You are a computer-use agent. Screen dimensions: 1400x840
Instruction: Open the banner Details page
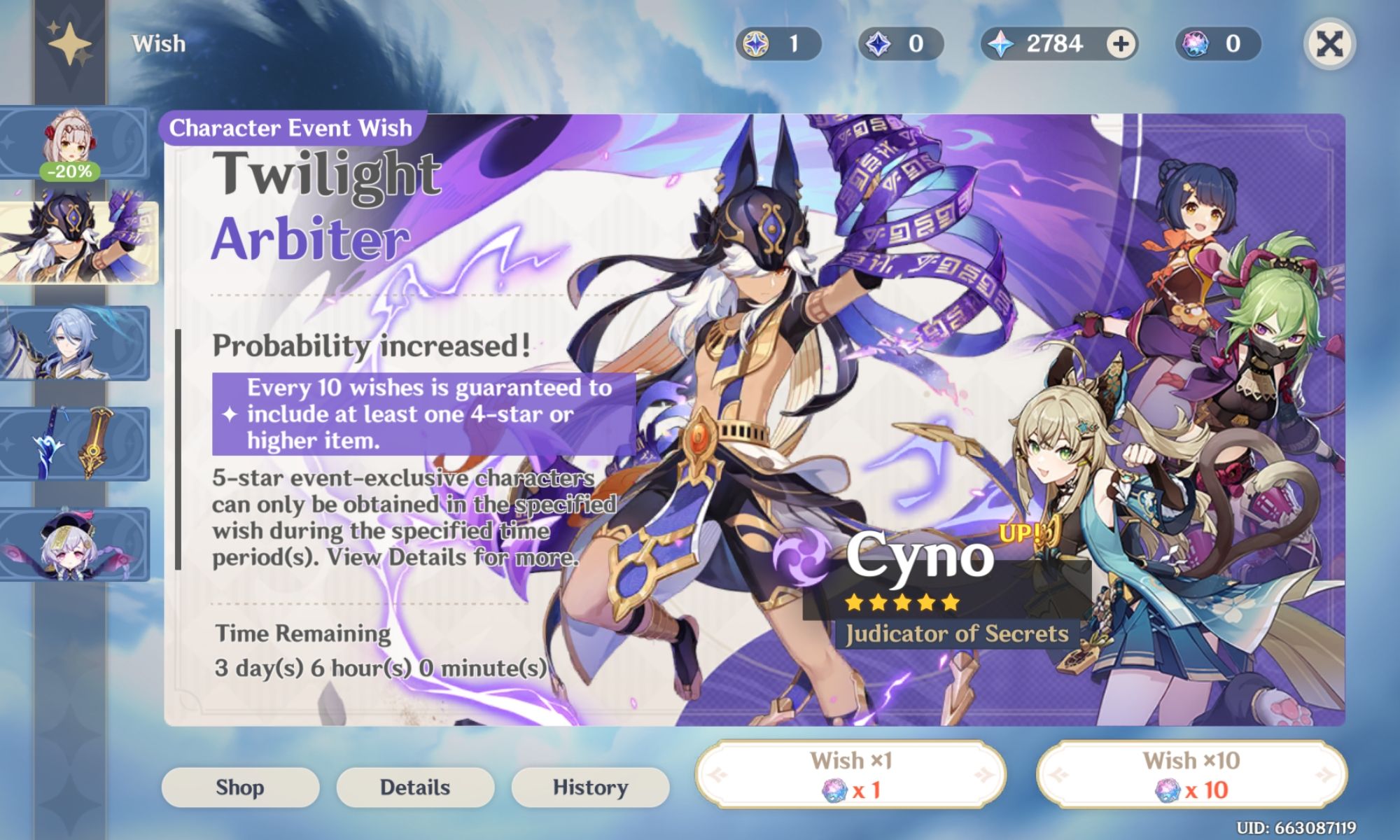coord(415,787)
